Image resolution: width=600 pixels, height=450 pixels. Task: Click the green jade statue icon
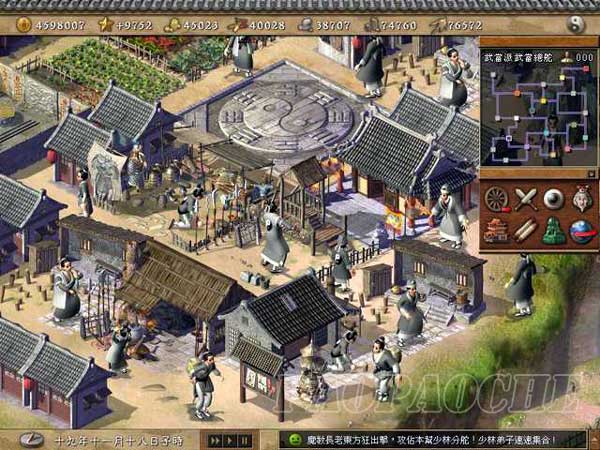coord(554,230)
